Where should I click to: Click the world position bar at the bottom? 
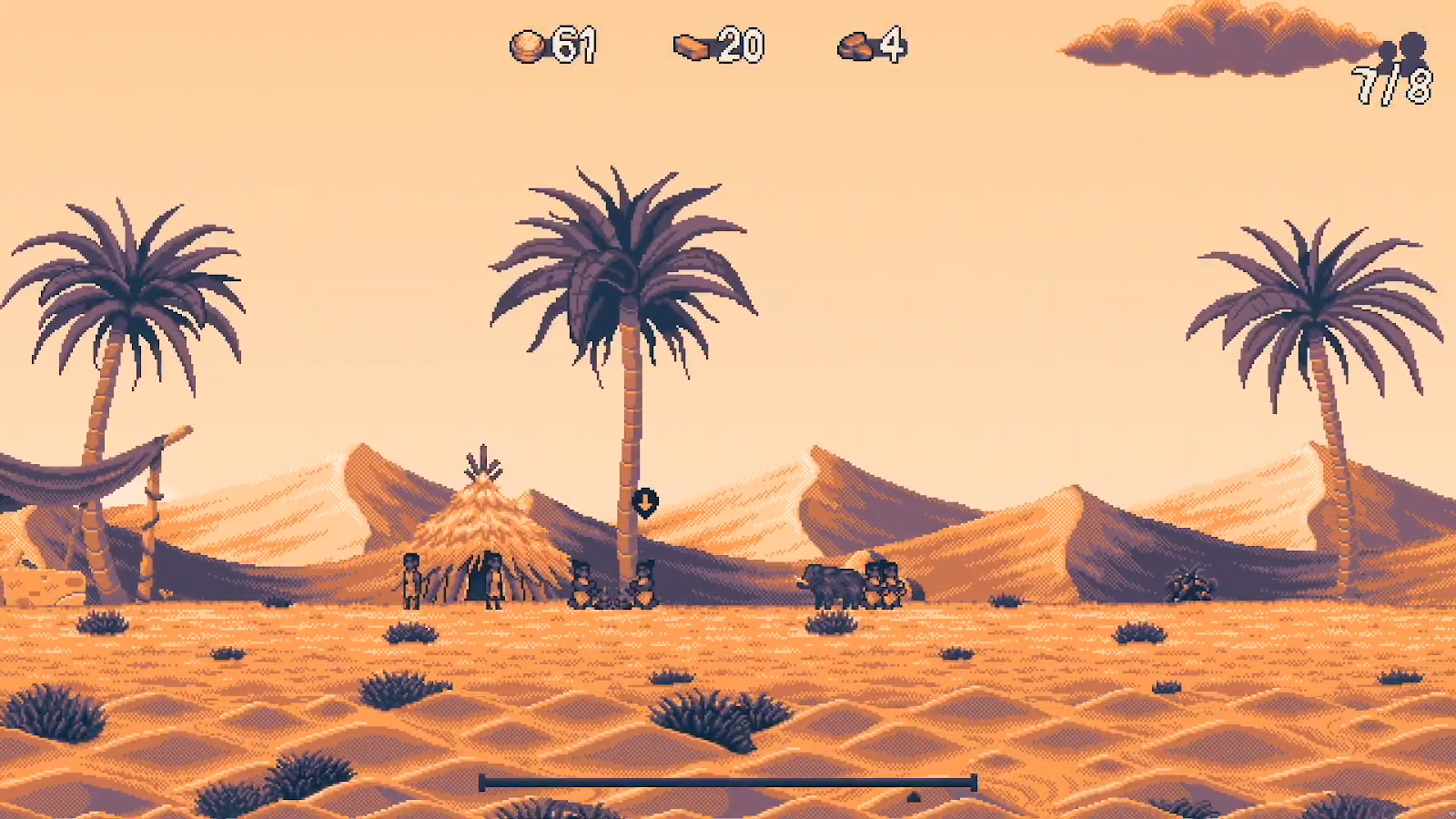[727, 782]
